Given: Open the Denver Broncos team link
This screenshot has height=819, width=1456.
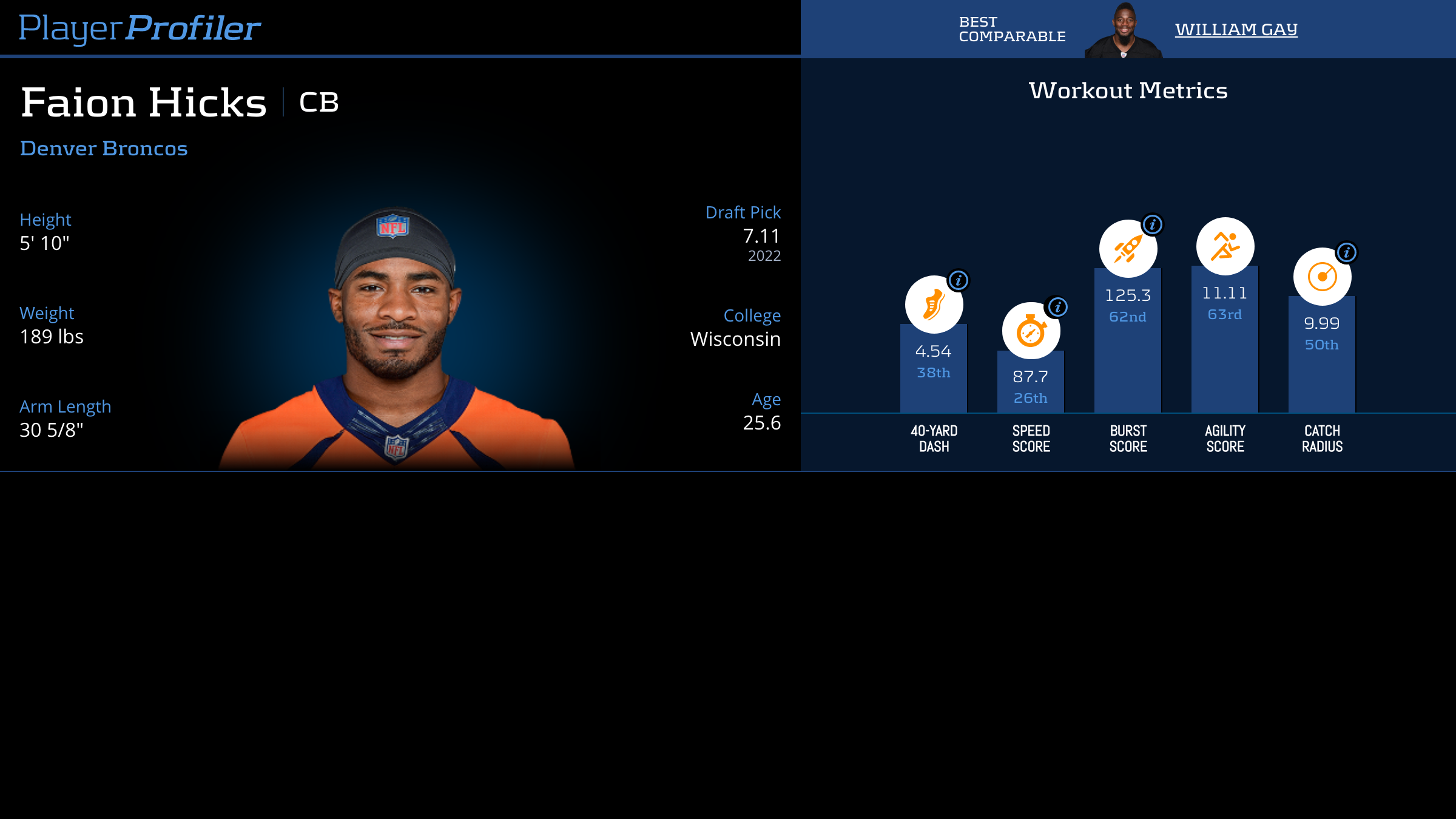Looking at the screenshot, I should (104, 149).
